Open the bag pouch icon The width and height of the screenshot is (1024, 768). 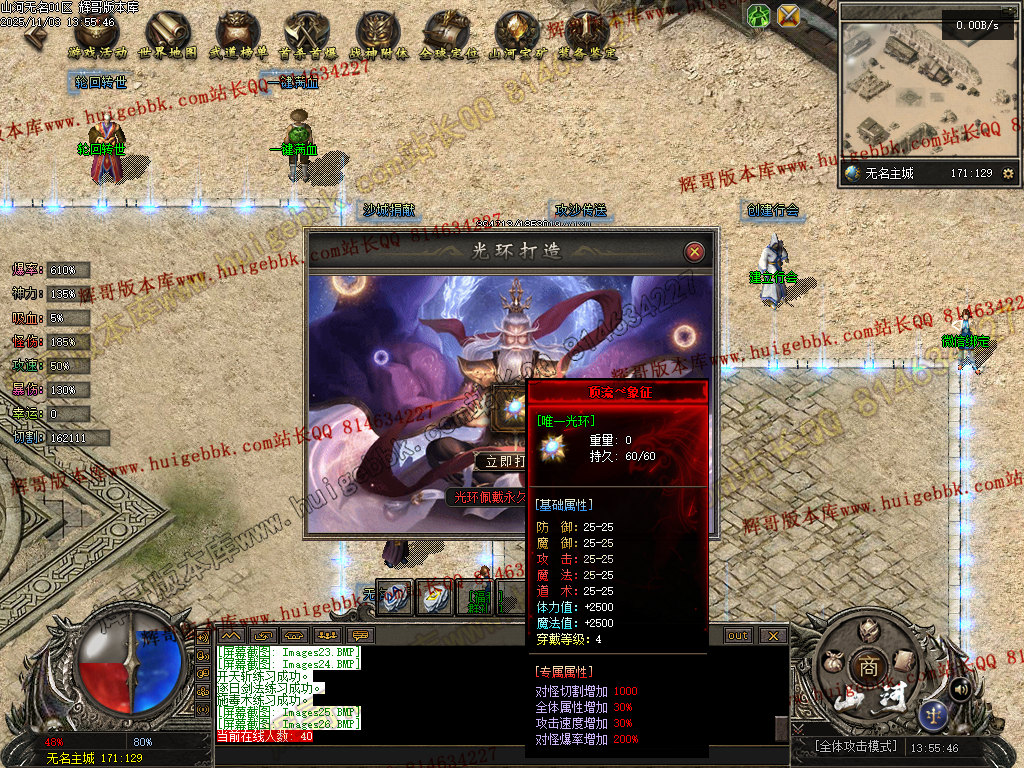point(831,660)
